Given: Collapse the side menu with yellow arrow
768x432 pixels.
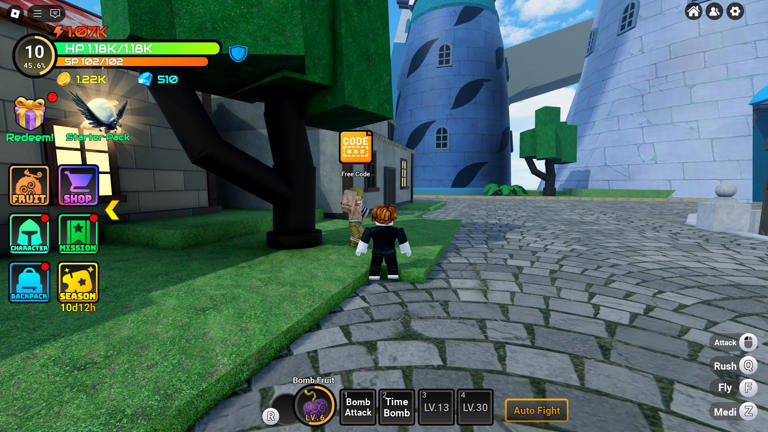Looking at the screenshot, I should 112,209.
